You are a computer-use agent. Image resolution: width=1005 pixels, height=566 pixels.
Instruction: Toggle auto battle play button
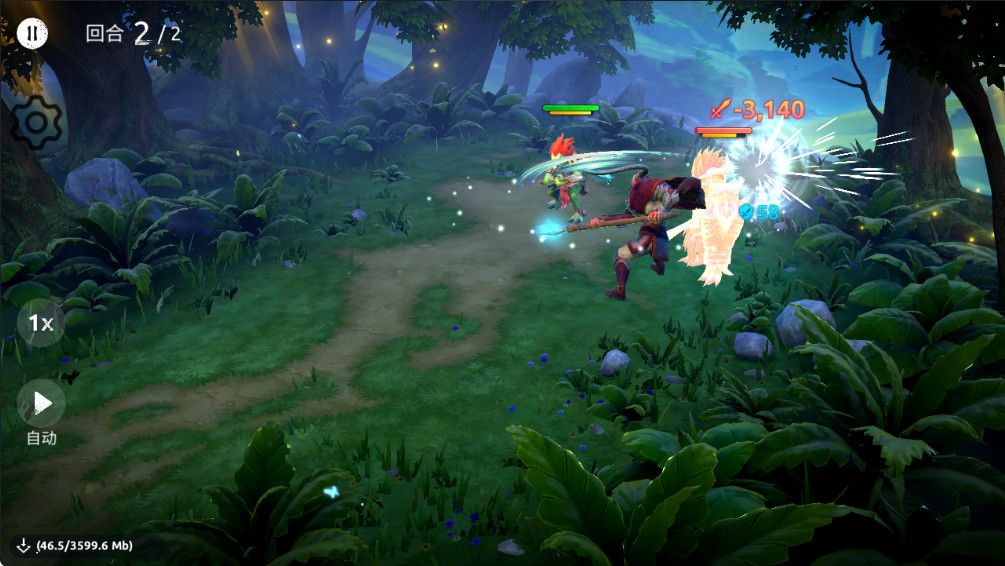pyautogui.click(x=41, y=403)
